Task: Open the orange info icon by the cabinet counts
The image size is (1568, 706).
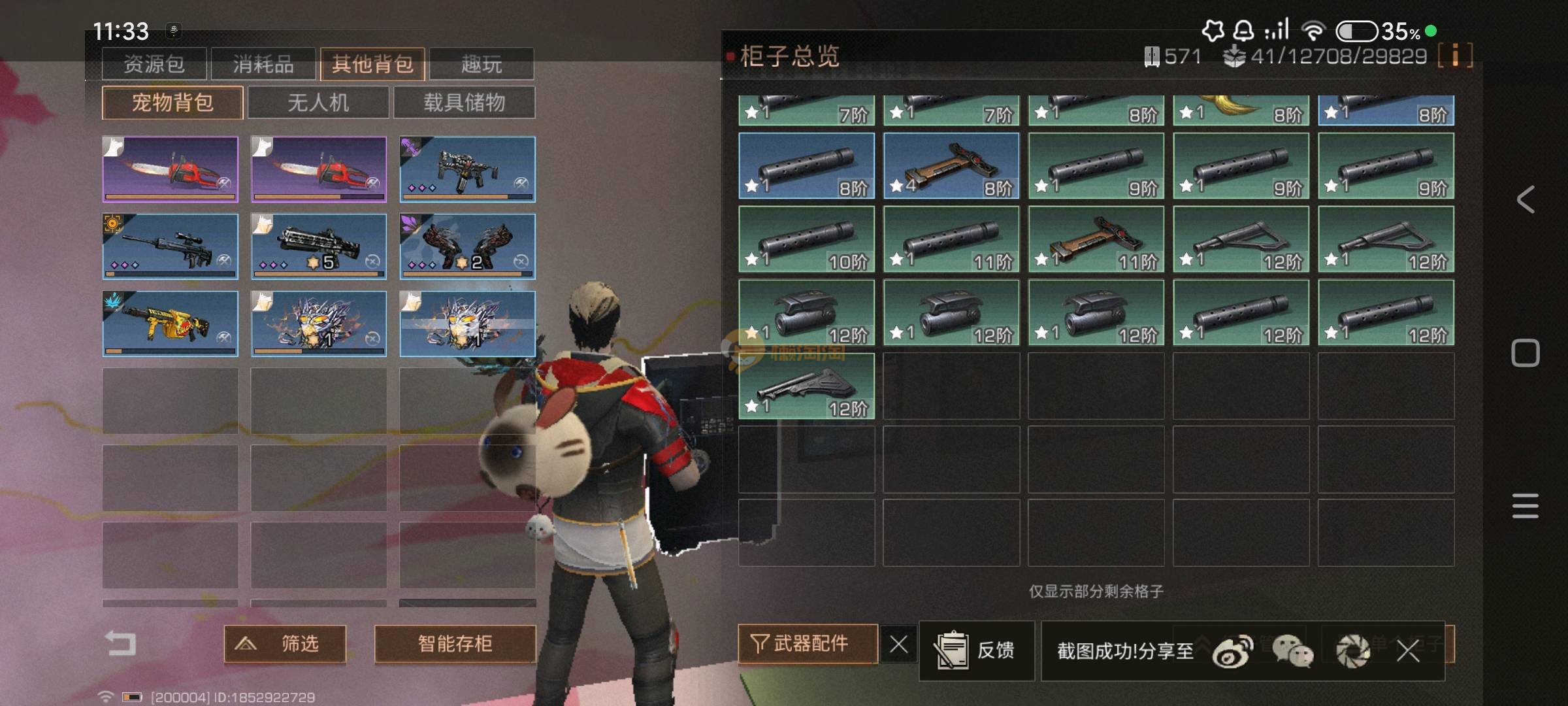Action: tap(1455, 56)
